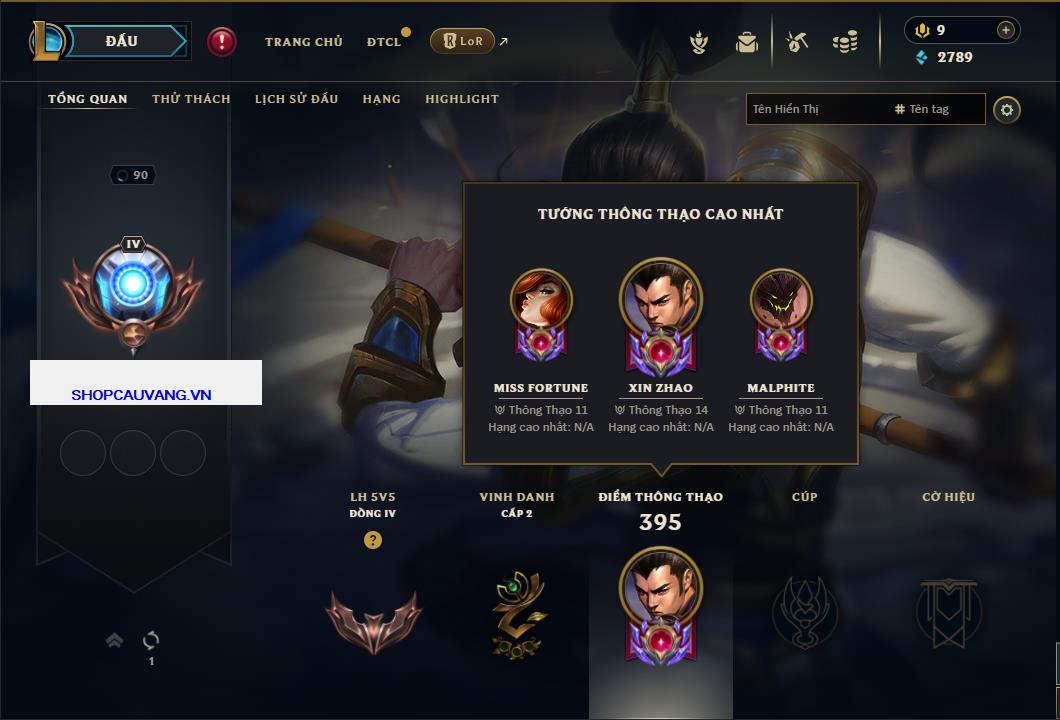Switch to the LỊCH SỬ ĐẤU tab
Viewport: 1060px width, 720px height.
[x=296, y=99]
